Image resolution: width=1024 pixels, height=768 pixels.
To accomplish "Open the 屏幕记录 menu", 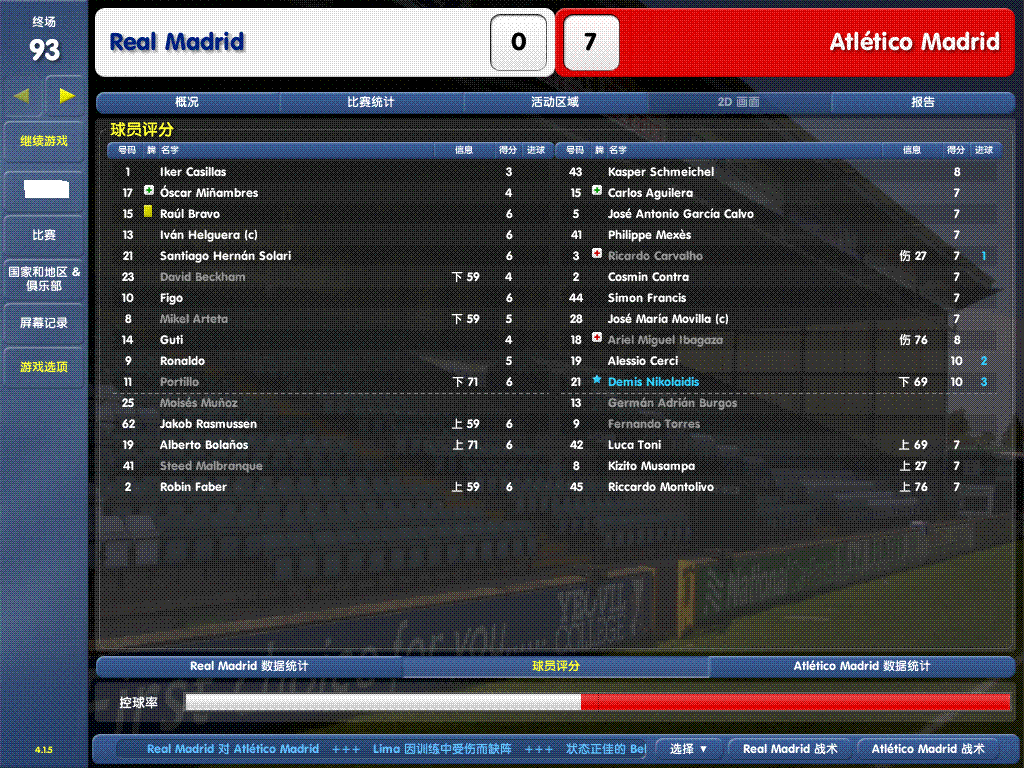I will pos(44,323).
